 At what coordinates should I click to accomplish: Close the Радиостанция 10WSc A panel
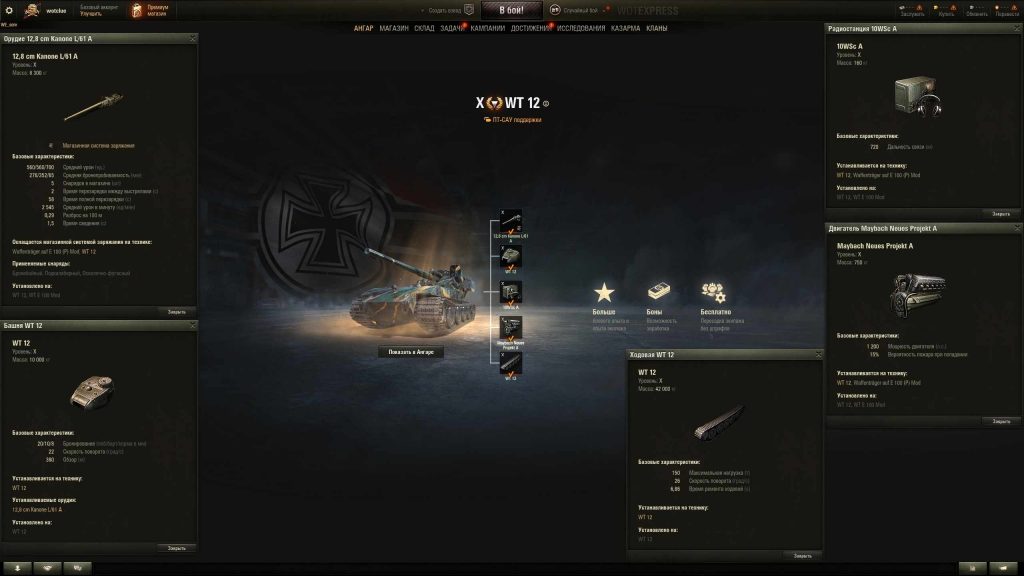coord(1001,213)
